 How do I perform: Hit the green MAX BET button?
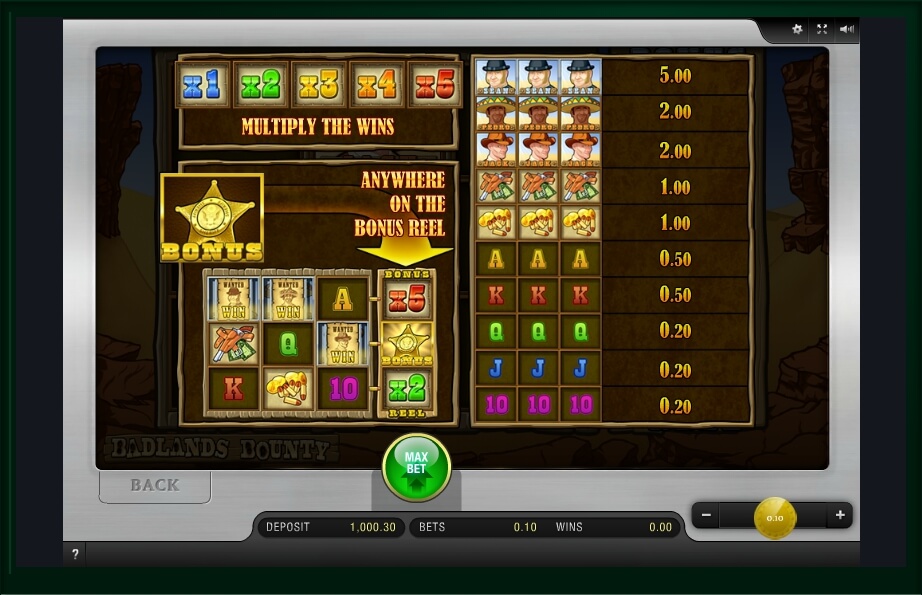tap(416, 467)
